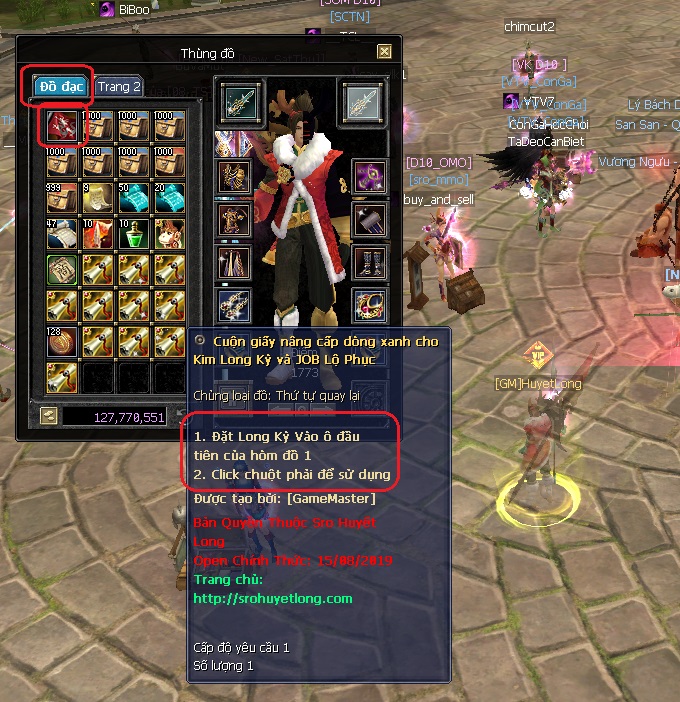Choose the yellow parchment with stack 9
Screen dimensions: 680x702
click(x=98, y=198)
